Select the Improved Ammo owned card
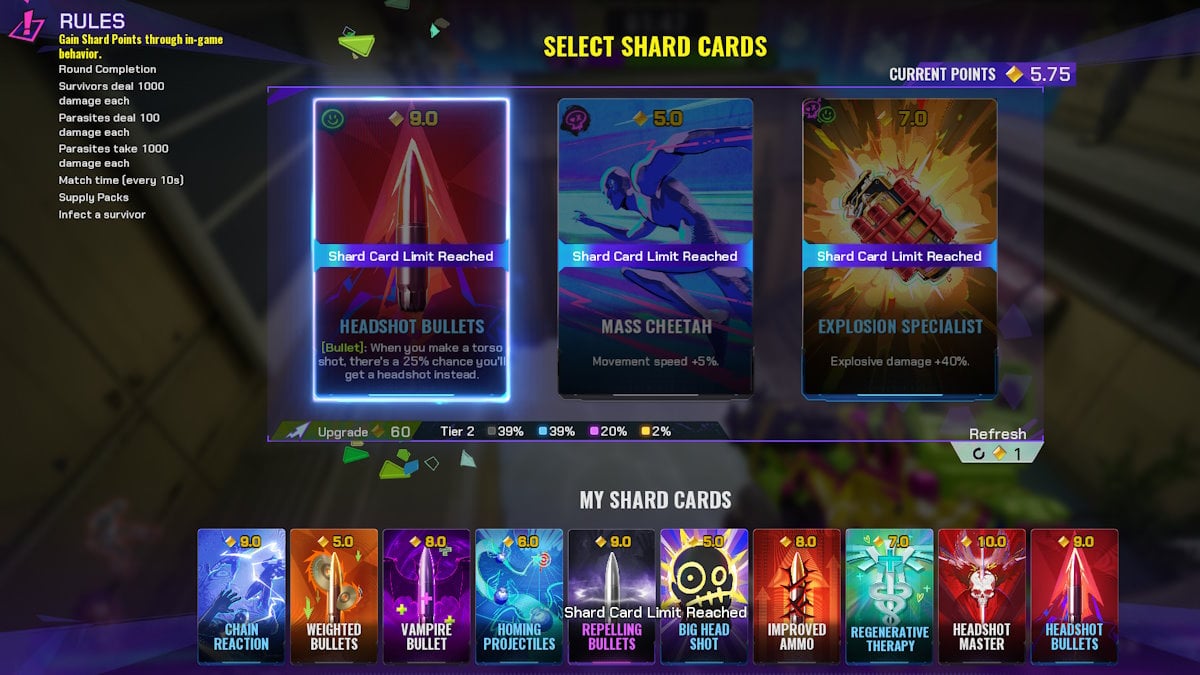The height and width of the screenshot is (675, 1200). click(796, 595)
